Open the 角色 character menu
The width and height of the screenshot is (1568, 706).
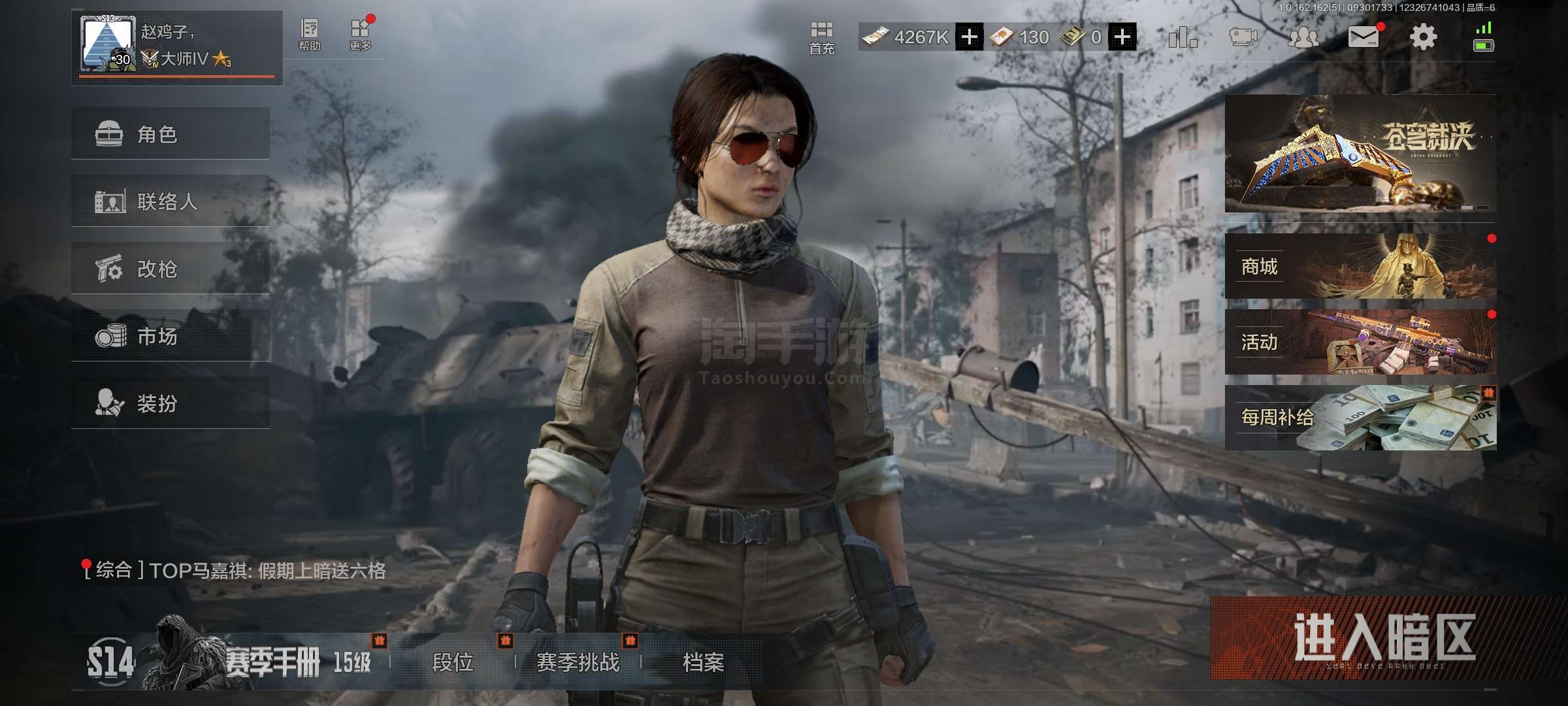pyautogui.click(x=170, y=134)
